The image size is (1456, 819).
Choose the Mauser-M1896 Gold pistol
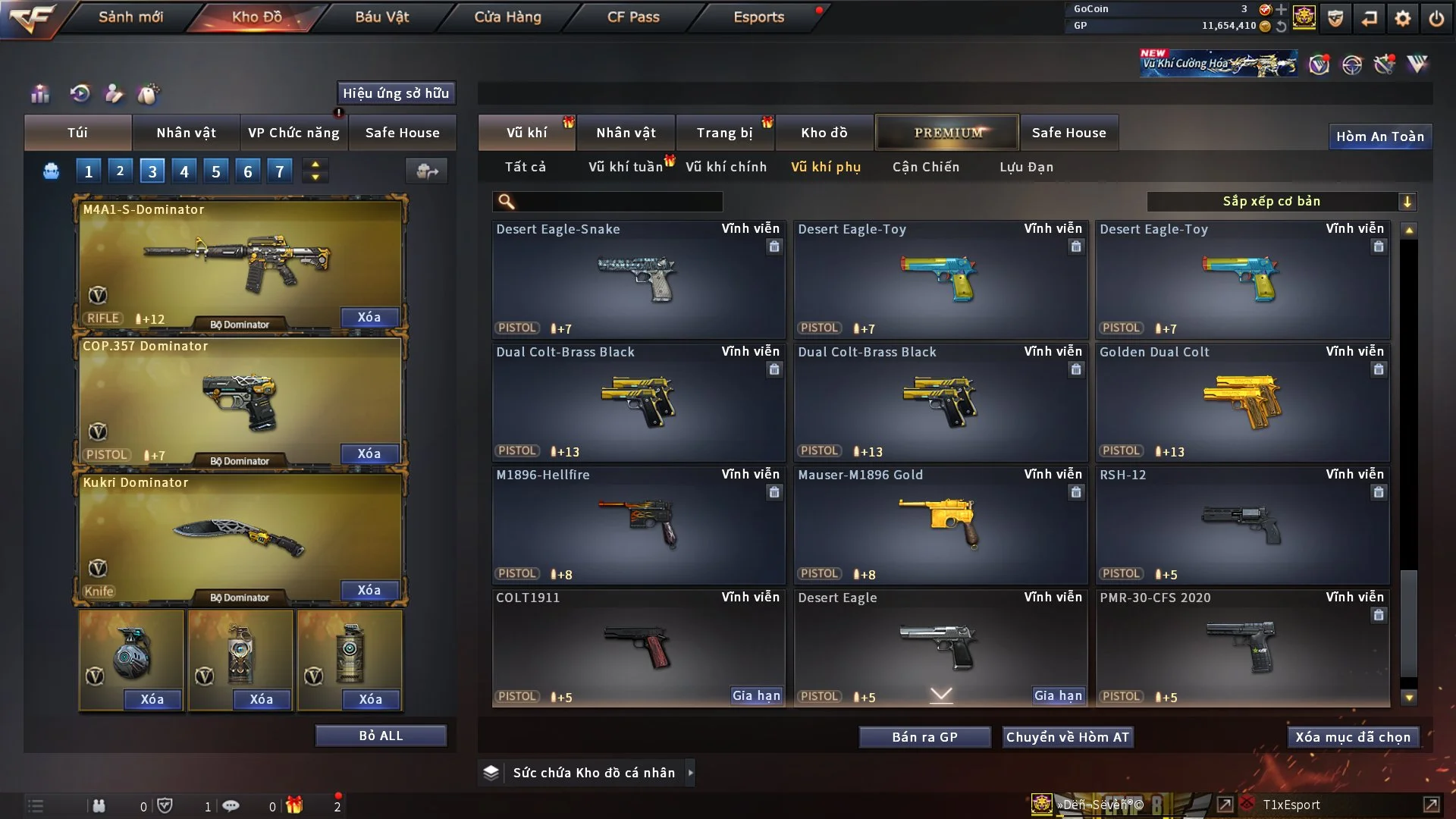coord(940,526)
